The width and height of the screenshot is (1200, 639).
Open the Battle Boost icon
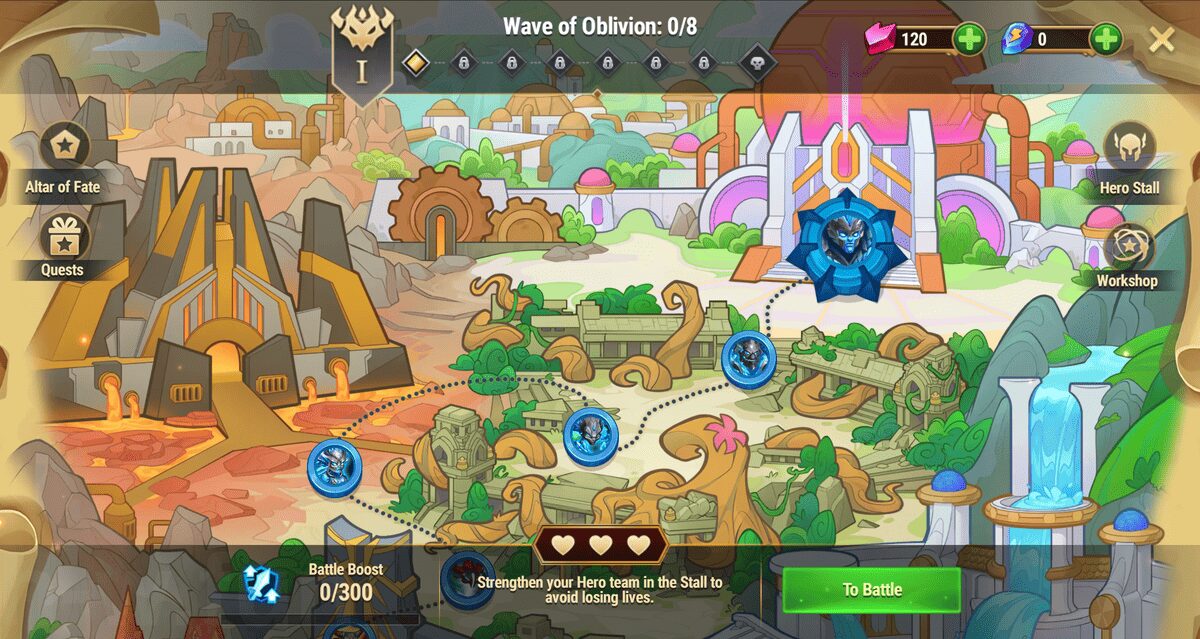click(262, 583)
